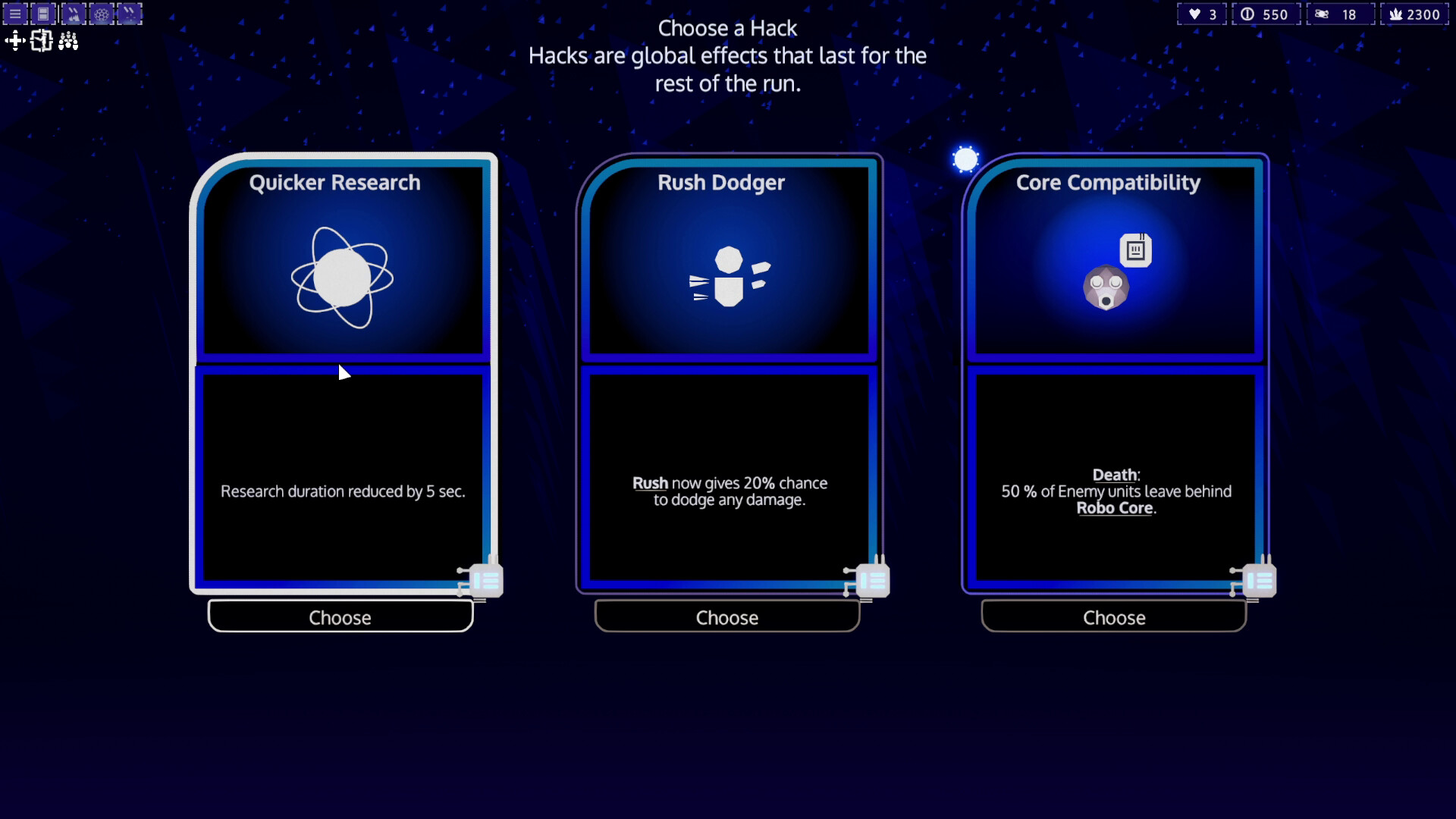
Task: Click the heart lives counter showing 3
Action: point(1200,14)
